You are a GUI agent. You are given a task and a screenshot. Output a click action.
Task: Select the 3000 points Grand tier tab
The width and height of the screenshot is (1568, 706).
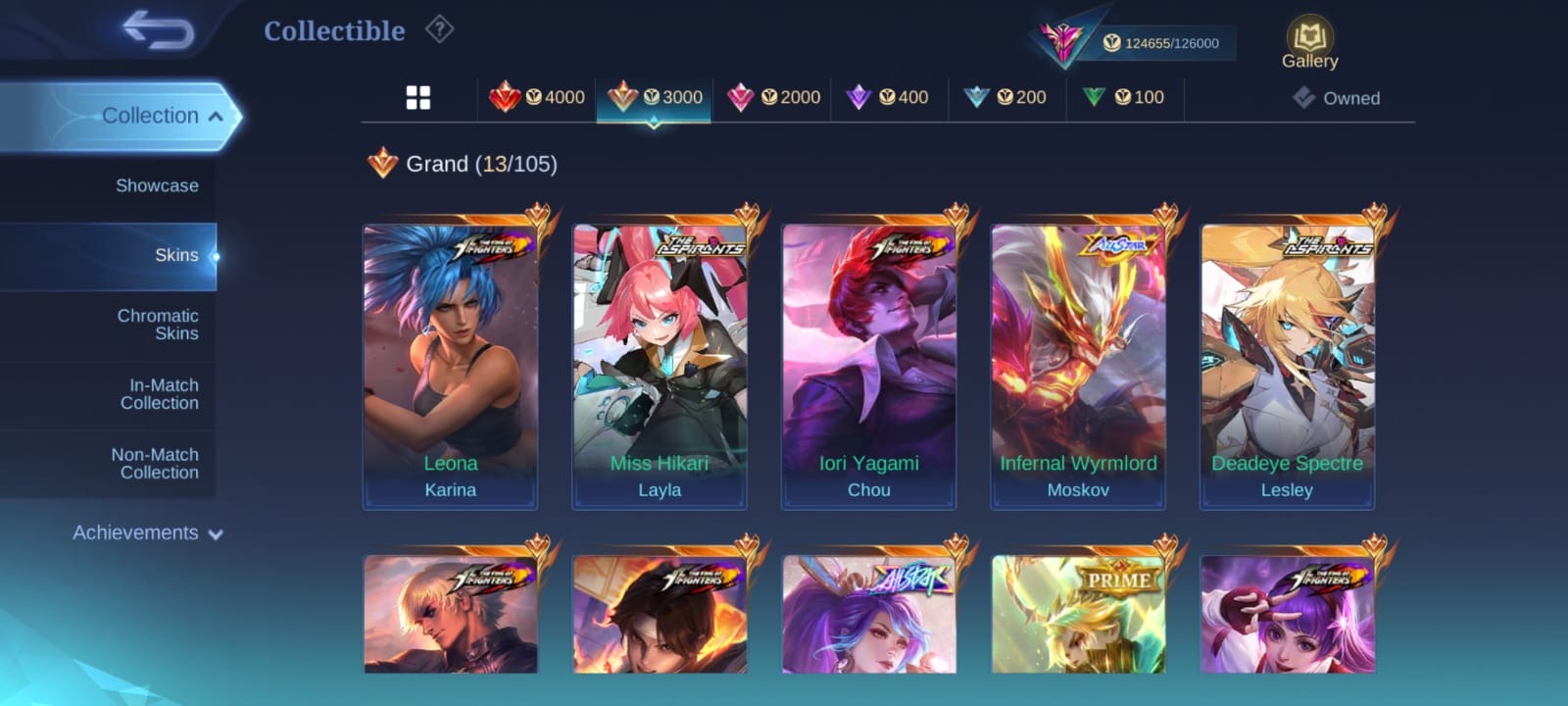[655, 98]
